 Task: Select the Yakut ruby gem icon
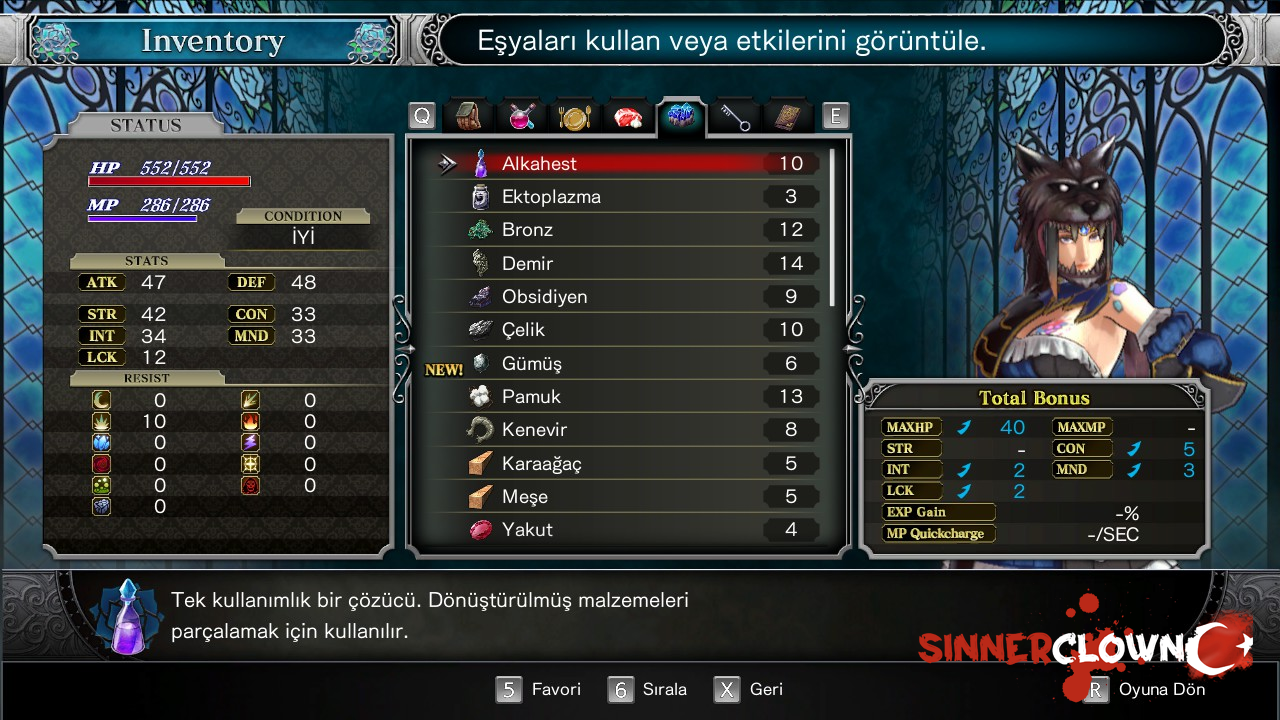click(479, 529)
